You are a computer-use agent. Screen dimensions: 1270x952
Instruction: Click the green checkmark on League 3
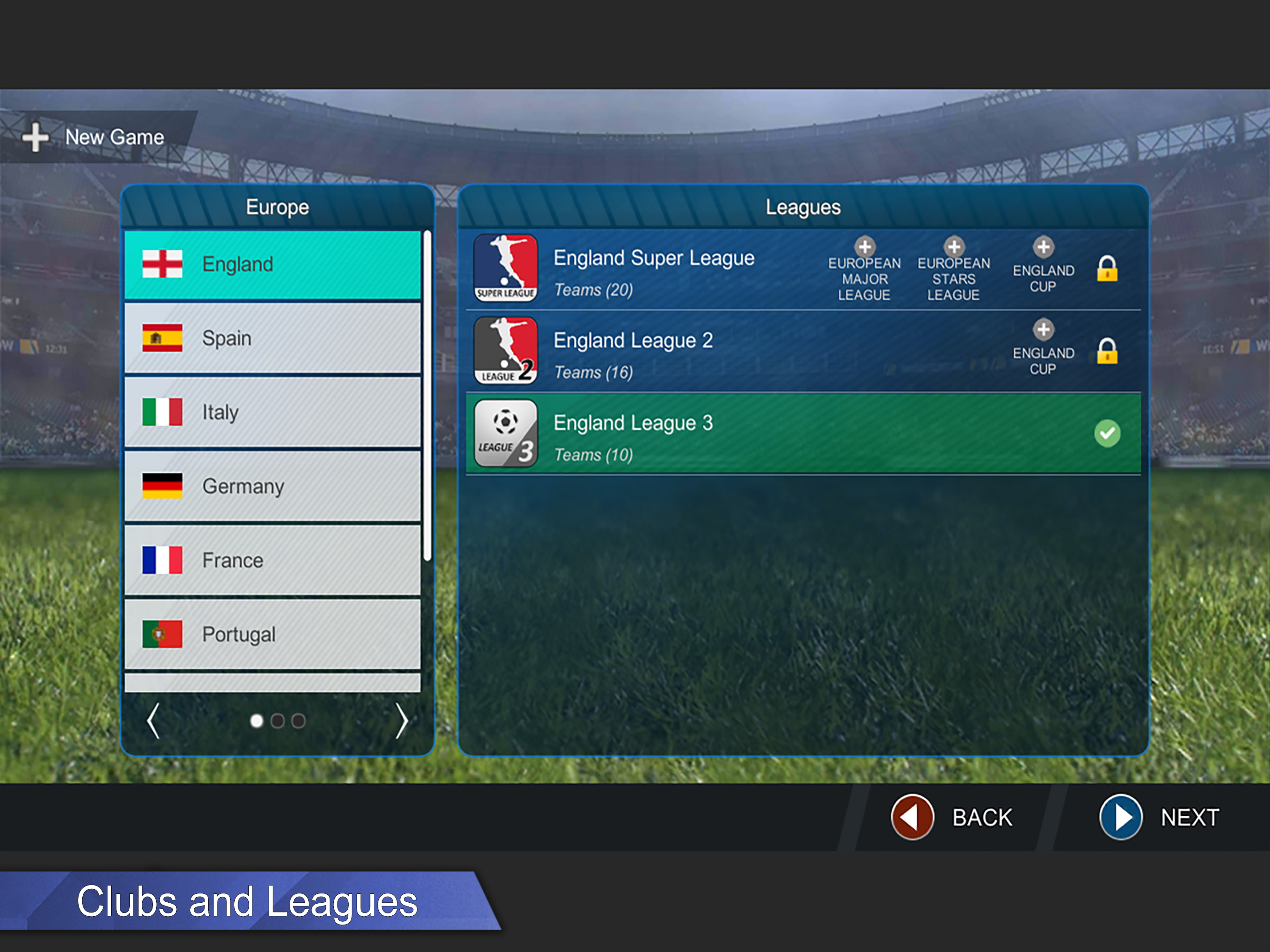click(1107, 434)
